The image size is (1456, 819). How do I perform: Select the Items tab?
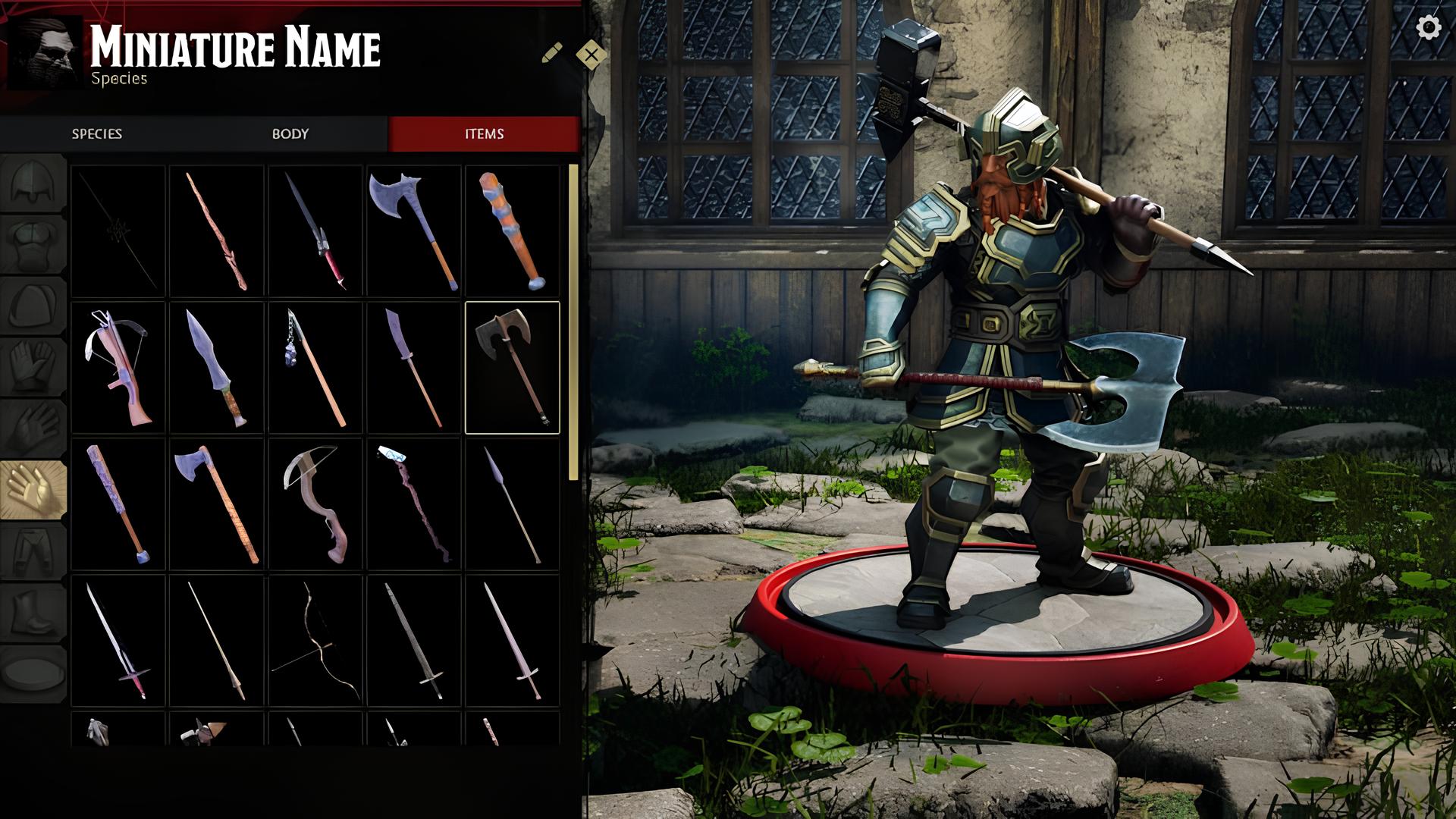click(x=484, y=134)
